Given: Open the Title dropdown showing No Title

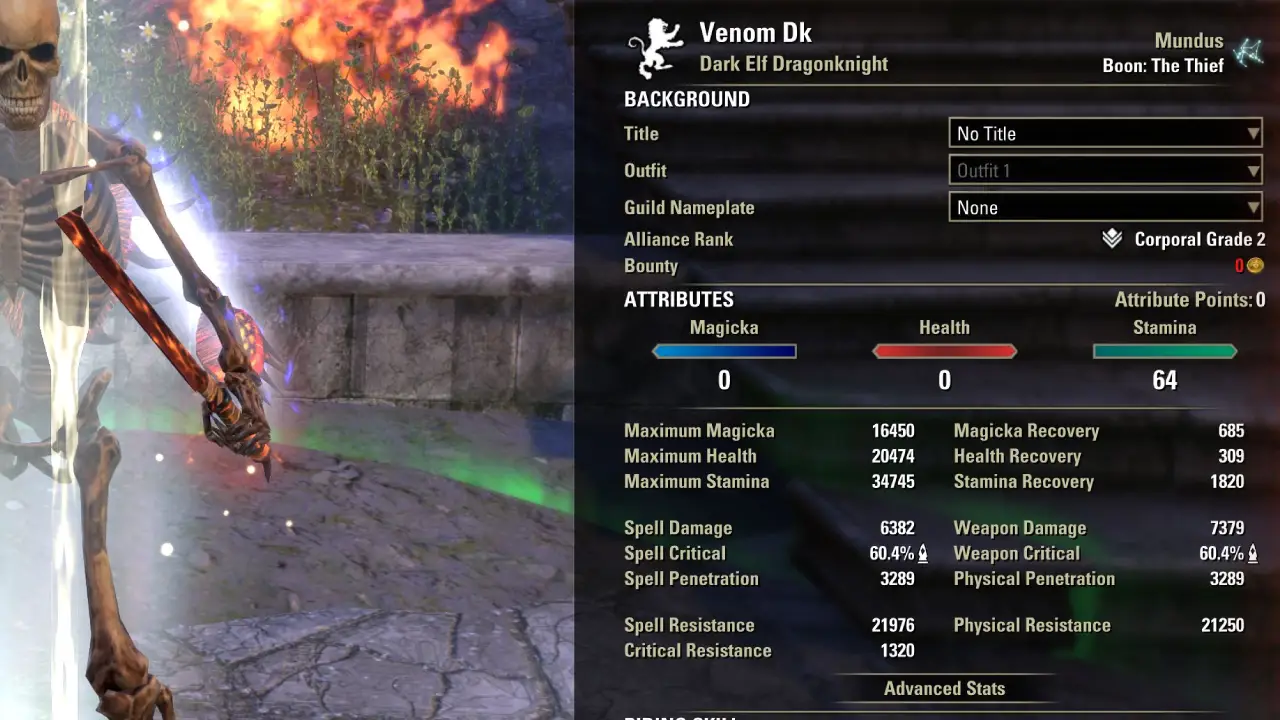Looking at the screenshot, I should point(1105,133).
